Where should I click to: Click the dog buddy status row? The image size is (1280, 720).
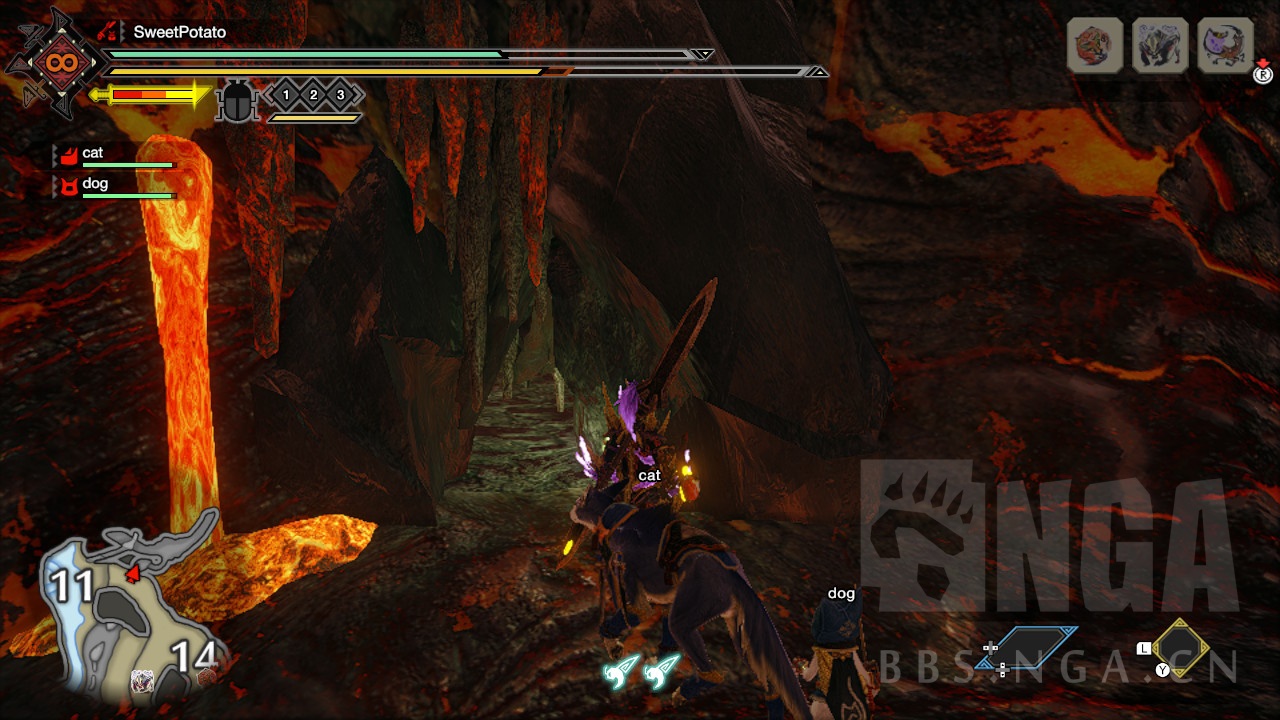point(115,186)
